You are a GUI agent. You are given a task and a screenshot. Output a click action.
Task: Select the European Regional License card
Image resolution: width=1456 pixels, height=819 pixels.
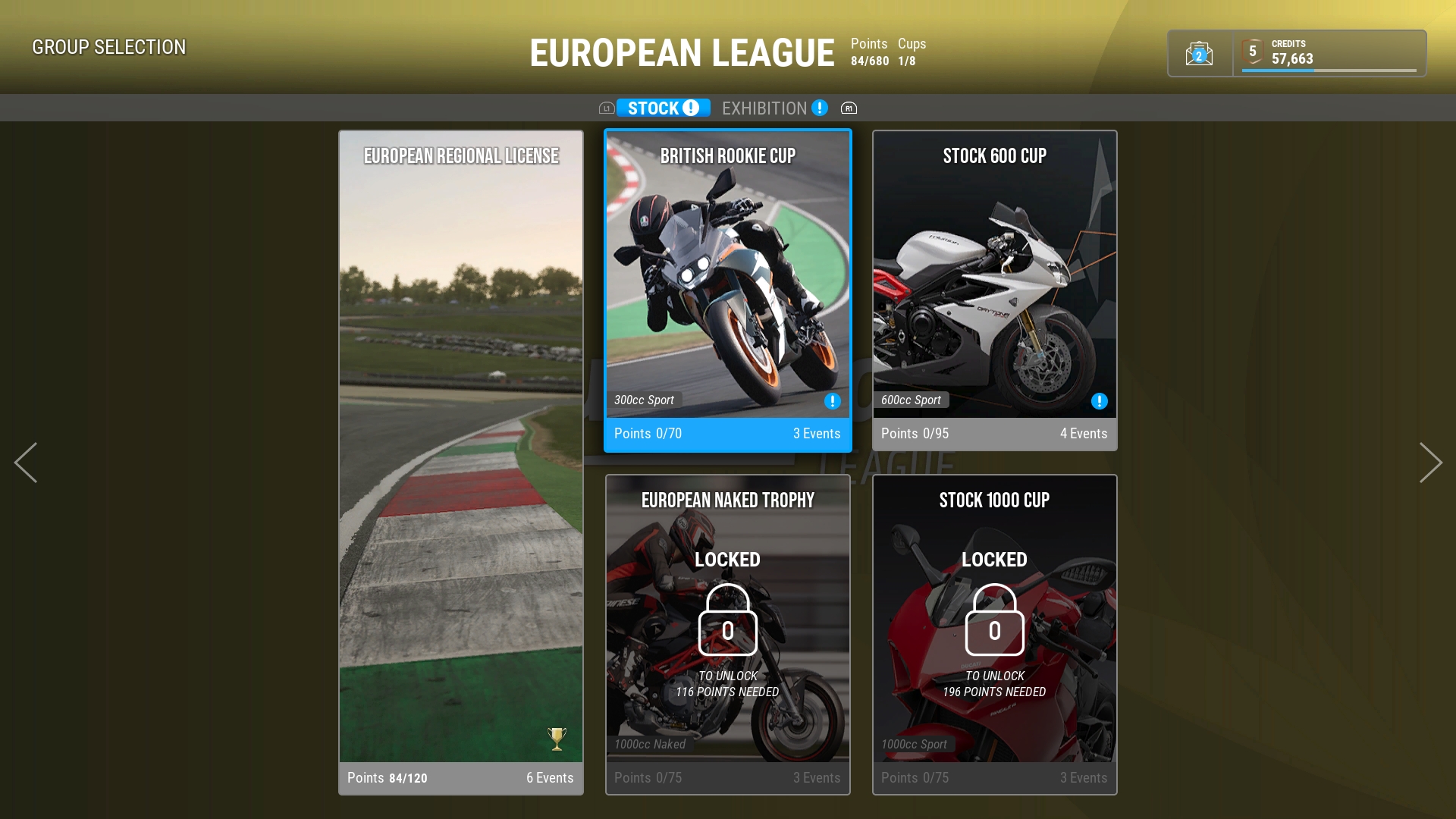(x=461, y=463)
